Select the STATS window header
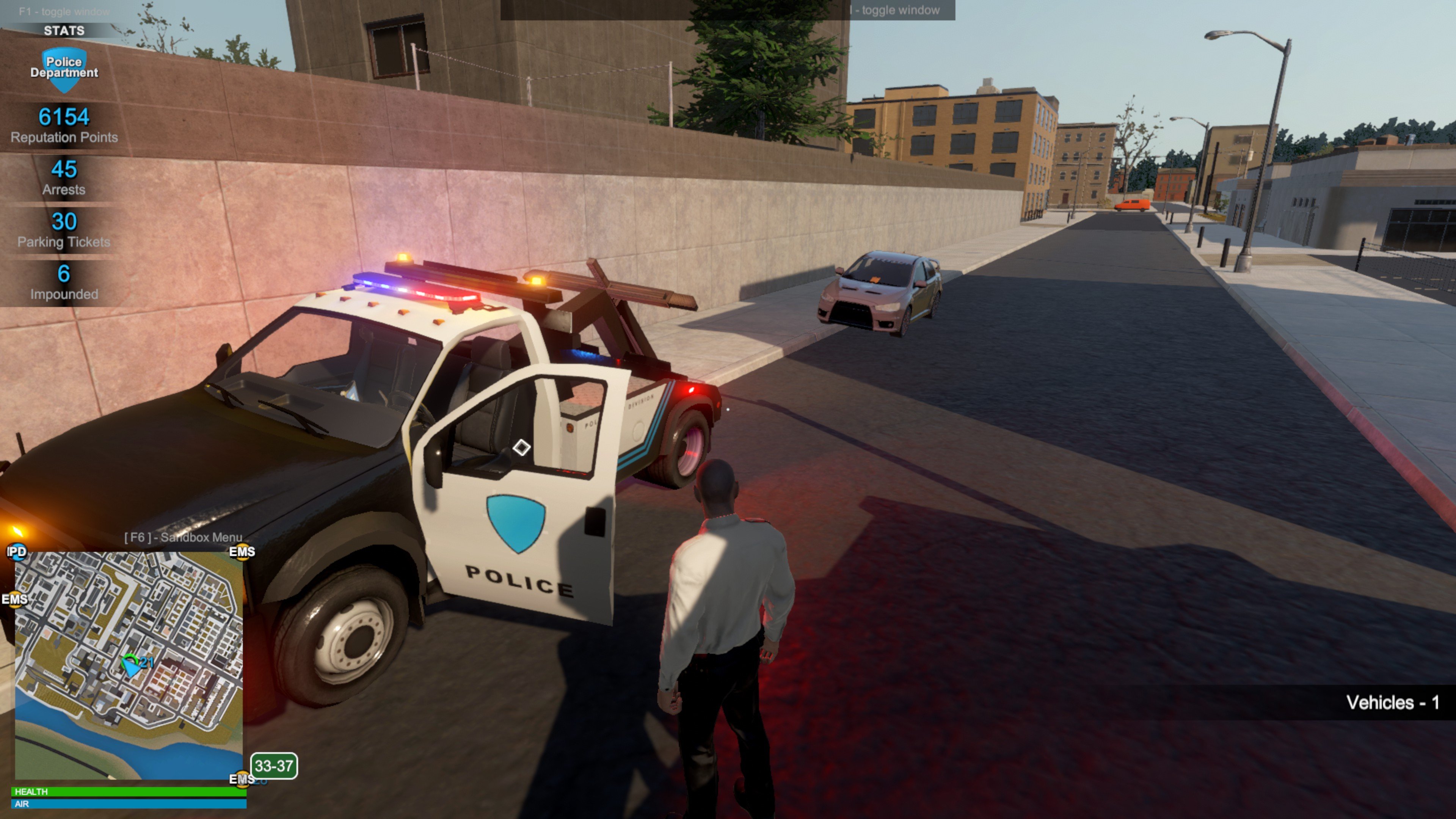 coord(64,30)
